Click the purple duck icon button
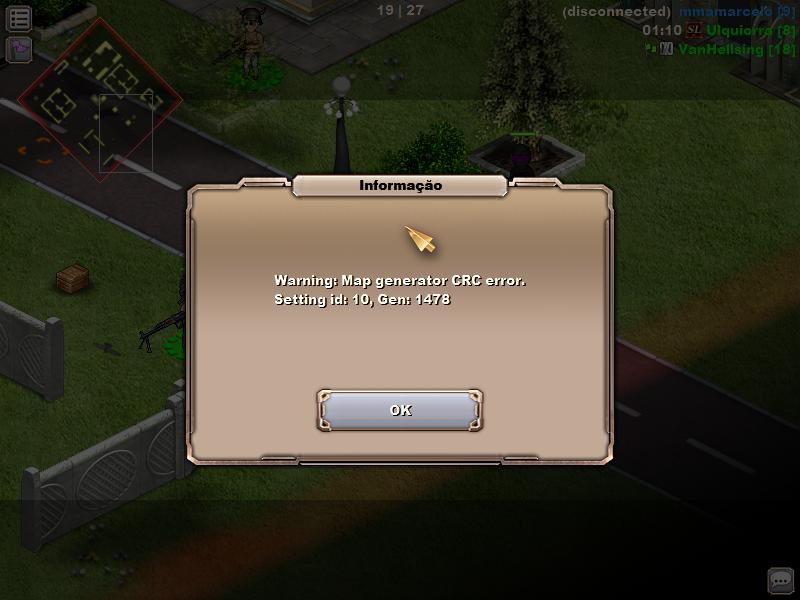This screenshot has width=800, height=600. click(x=19, y=49)
